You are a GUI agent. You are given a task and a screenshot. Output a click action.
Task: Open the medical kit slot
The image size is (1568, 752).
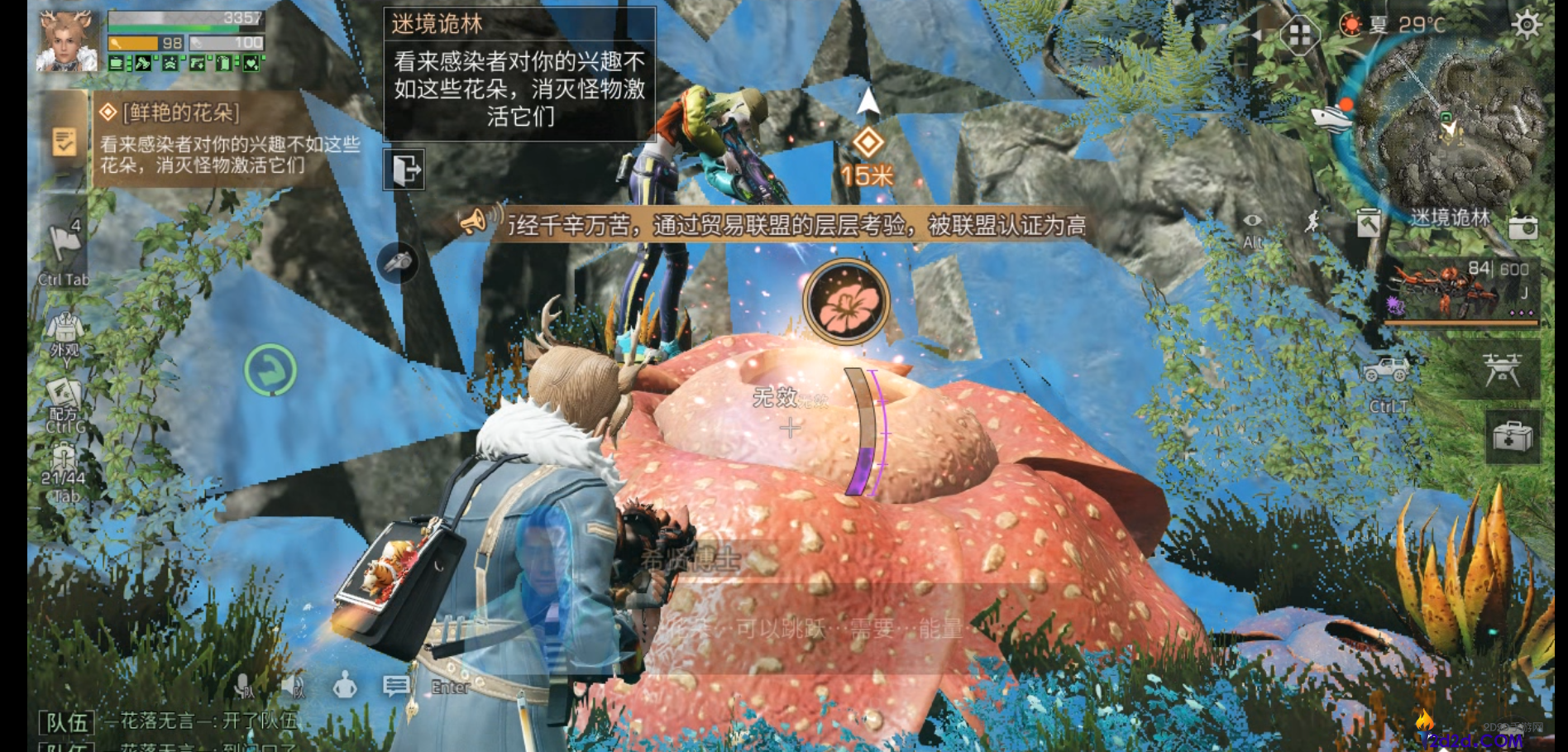click(x=1513, y=436)
